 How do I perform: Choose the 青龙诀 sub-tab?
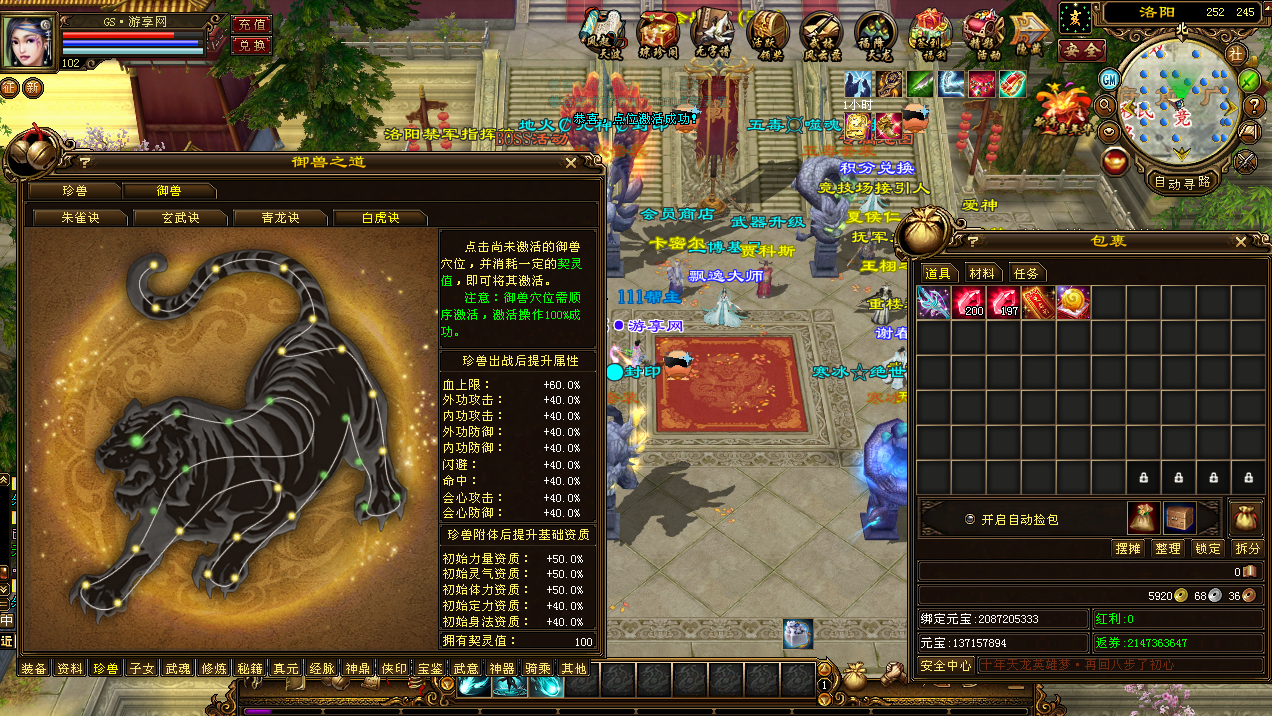coord(281,218)
